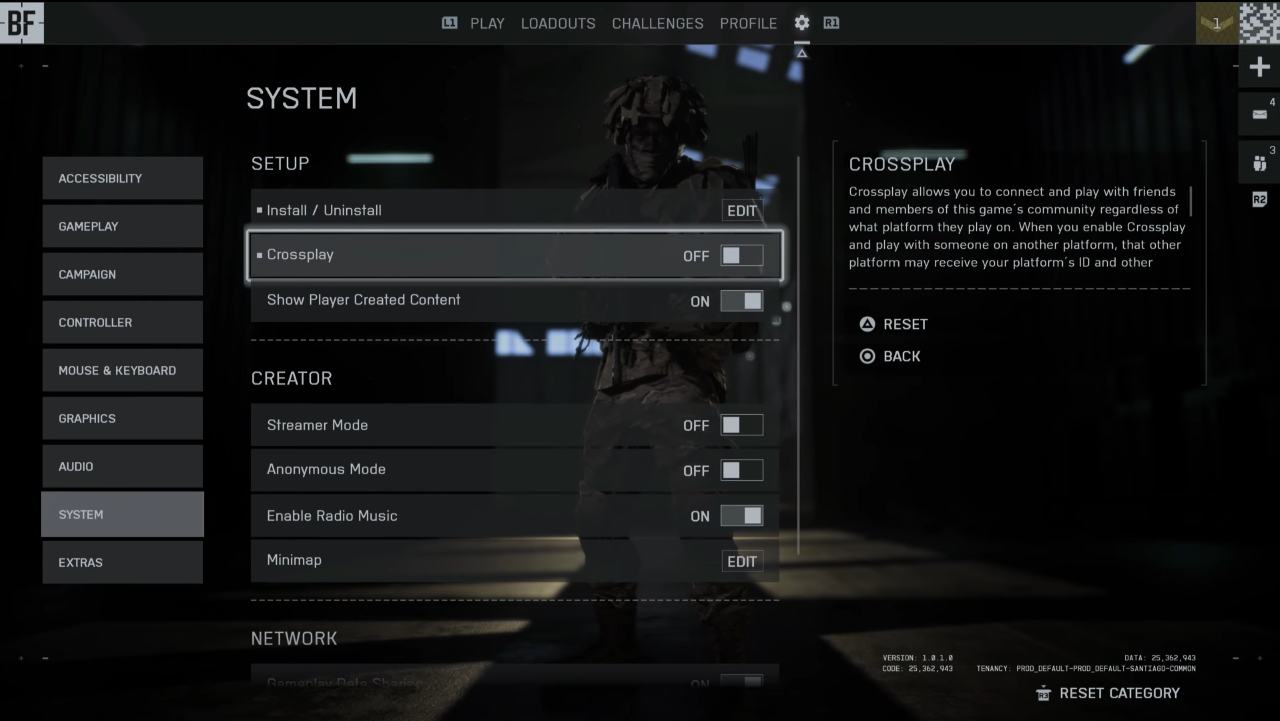Turn off Show Player Created Content
Viewport: 1280px width, 721px height.
741,301
